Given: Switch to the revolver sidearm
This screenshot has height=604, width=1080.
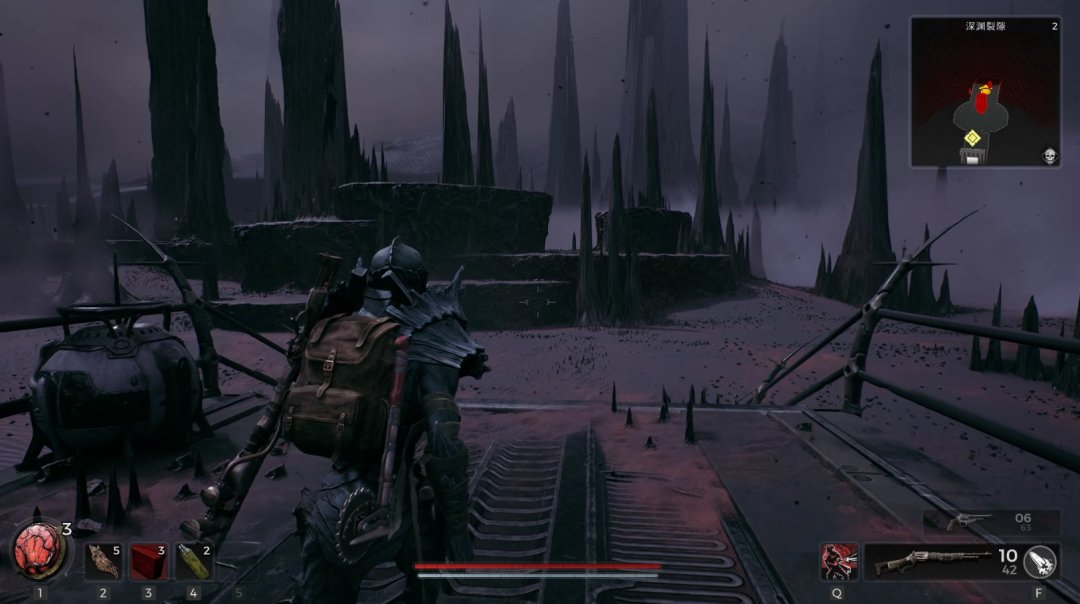Looking at the screenshot, I should click(990, 521).
